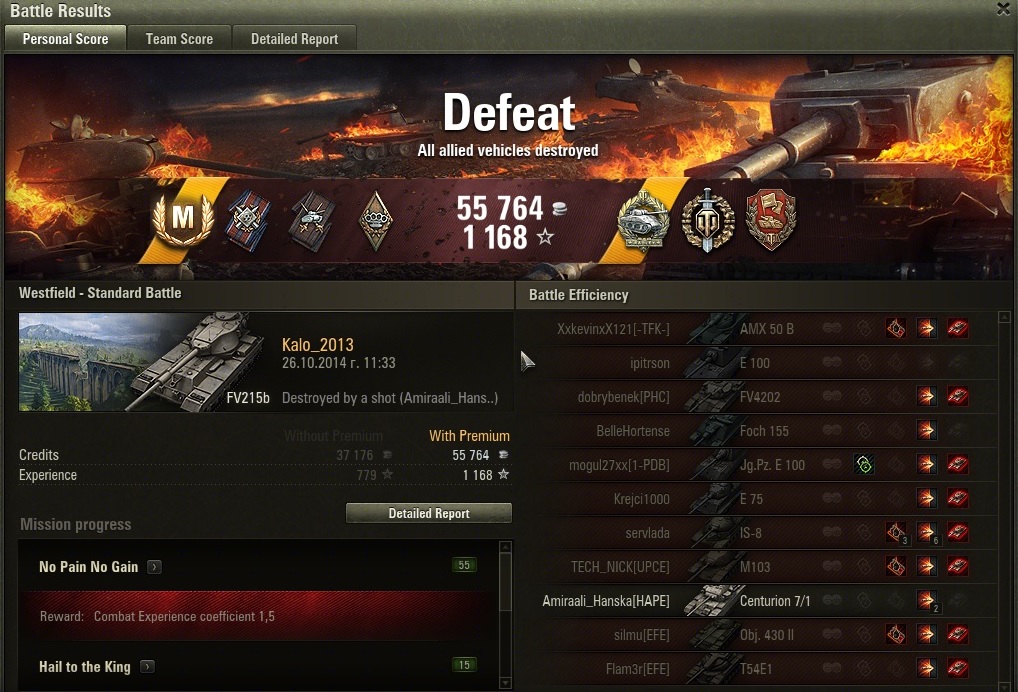Click the Mastery Badge M icon

point(183,219)
